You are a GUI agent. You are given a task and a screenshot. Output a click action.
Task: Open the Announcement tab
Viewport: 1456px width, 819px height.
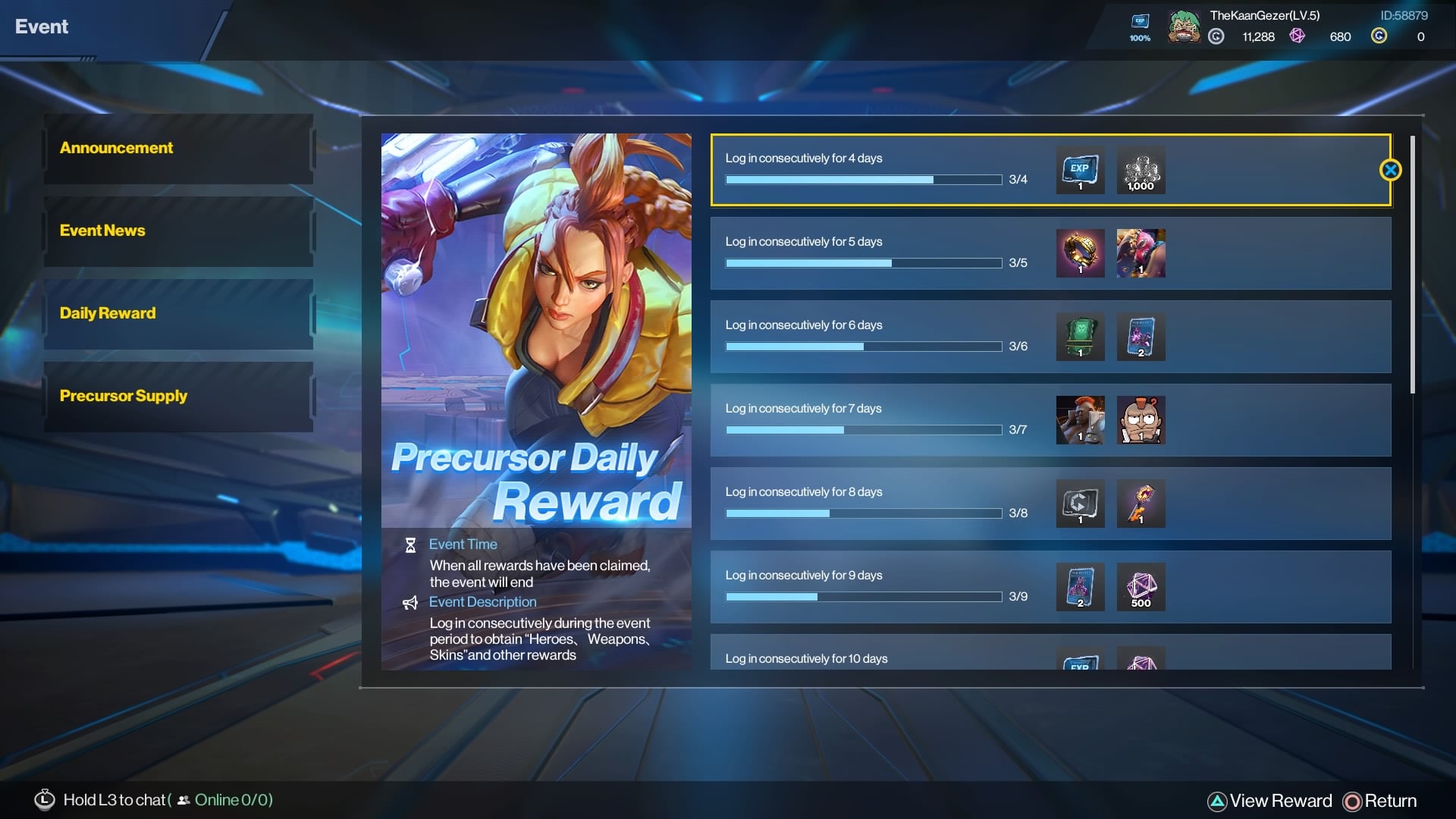178,149
